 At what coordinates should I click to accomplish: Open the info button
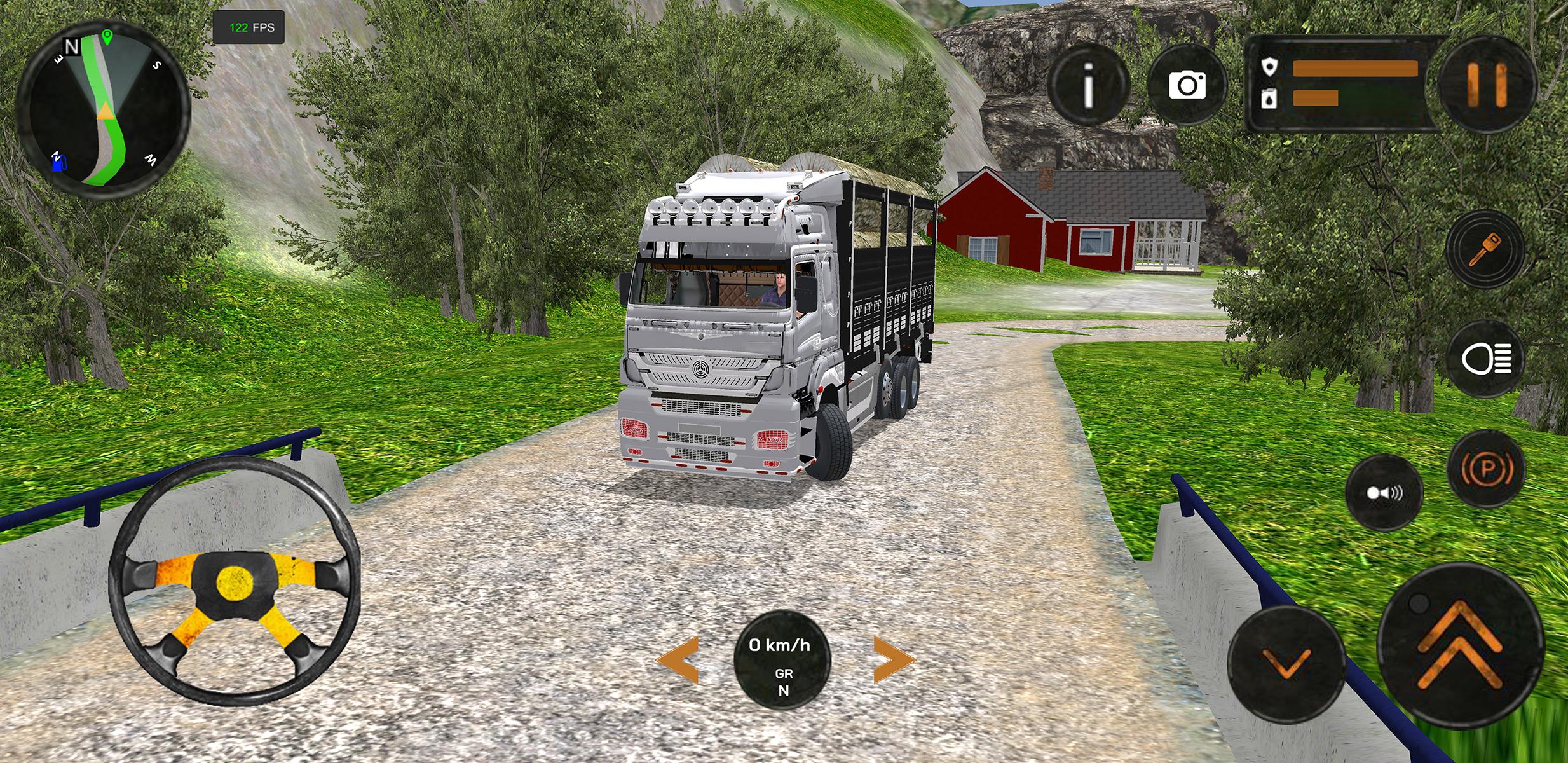1088,85
